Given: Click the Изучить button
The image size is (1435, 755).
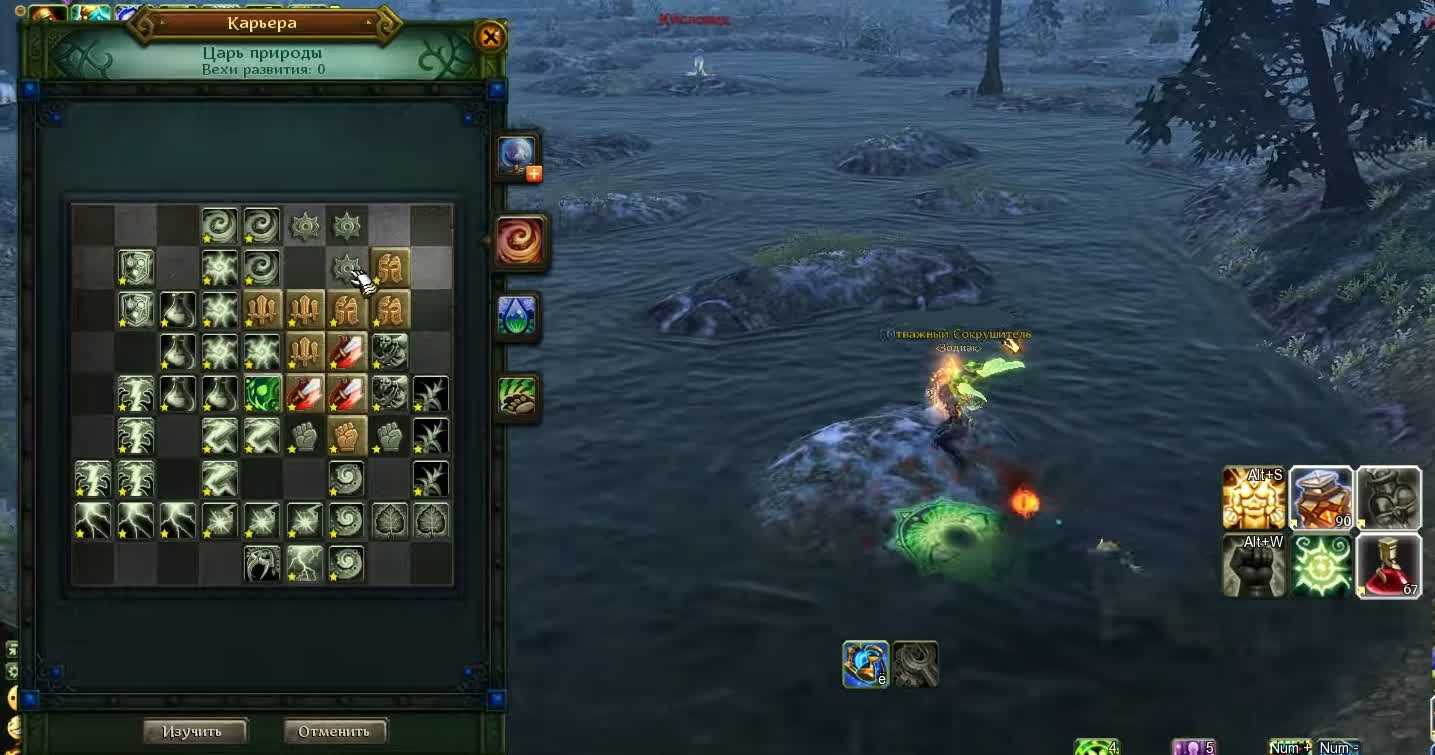Looking at the screenshot, I should pyautogui.click(x=195, y=731).
